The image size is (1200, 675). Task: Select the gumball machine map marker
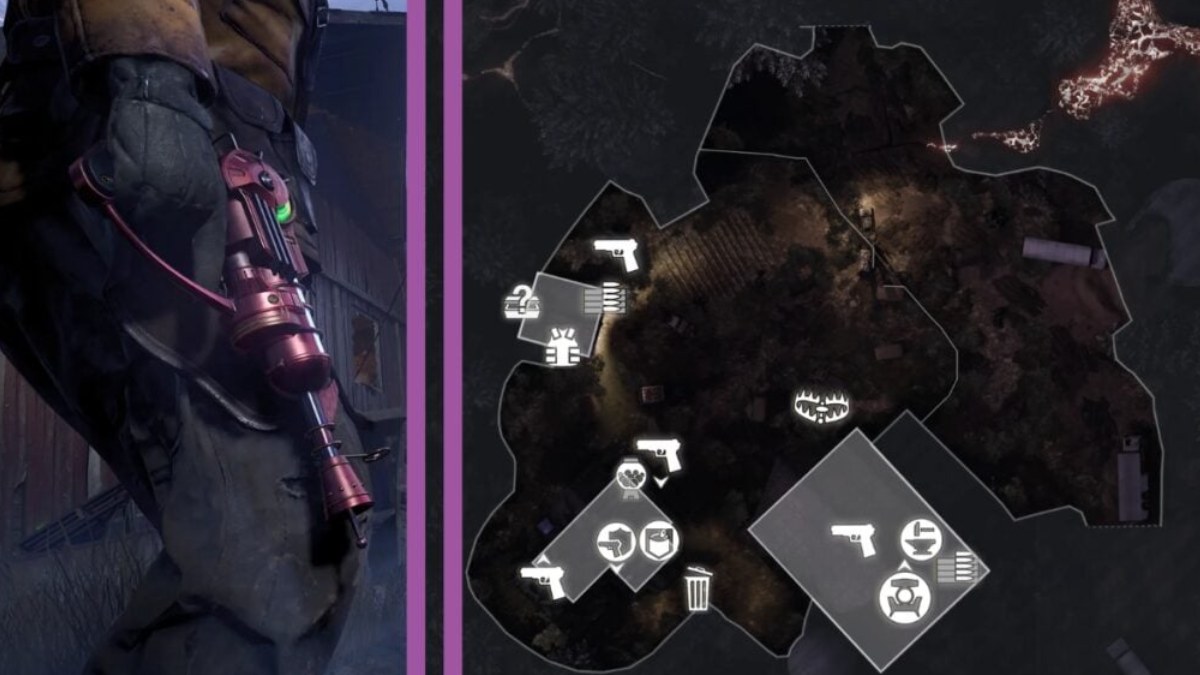pyautogui.click(x=629, y=477)
